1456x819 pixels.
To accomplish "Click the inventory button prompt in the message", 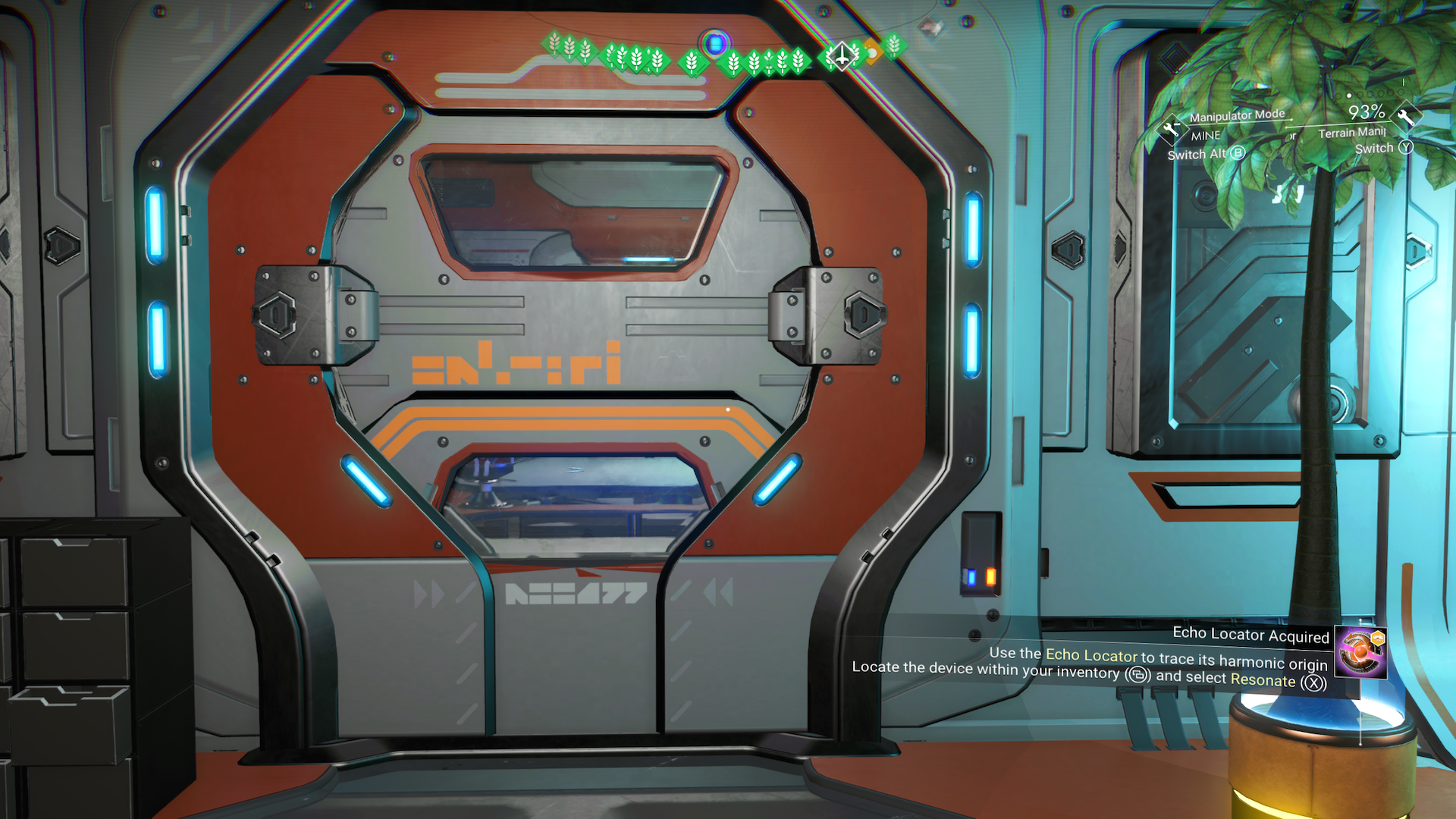I will click(1137, 675).
